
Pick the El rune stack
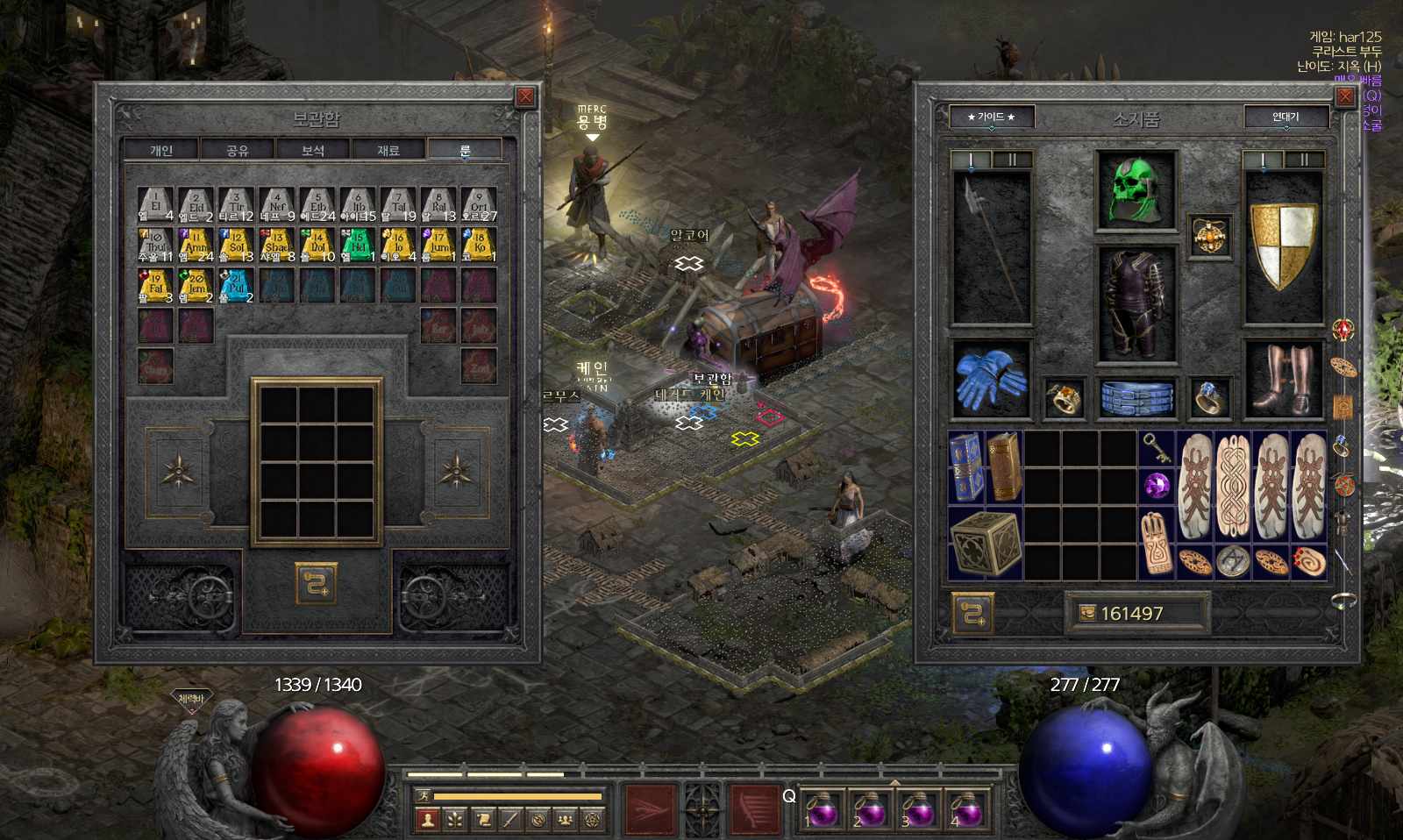pyautogui.click(x=155, y=204)
